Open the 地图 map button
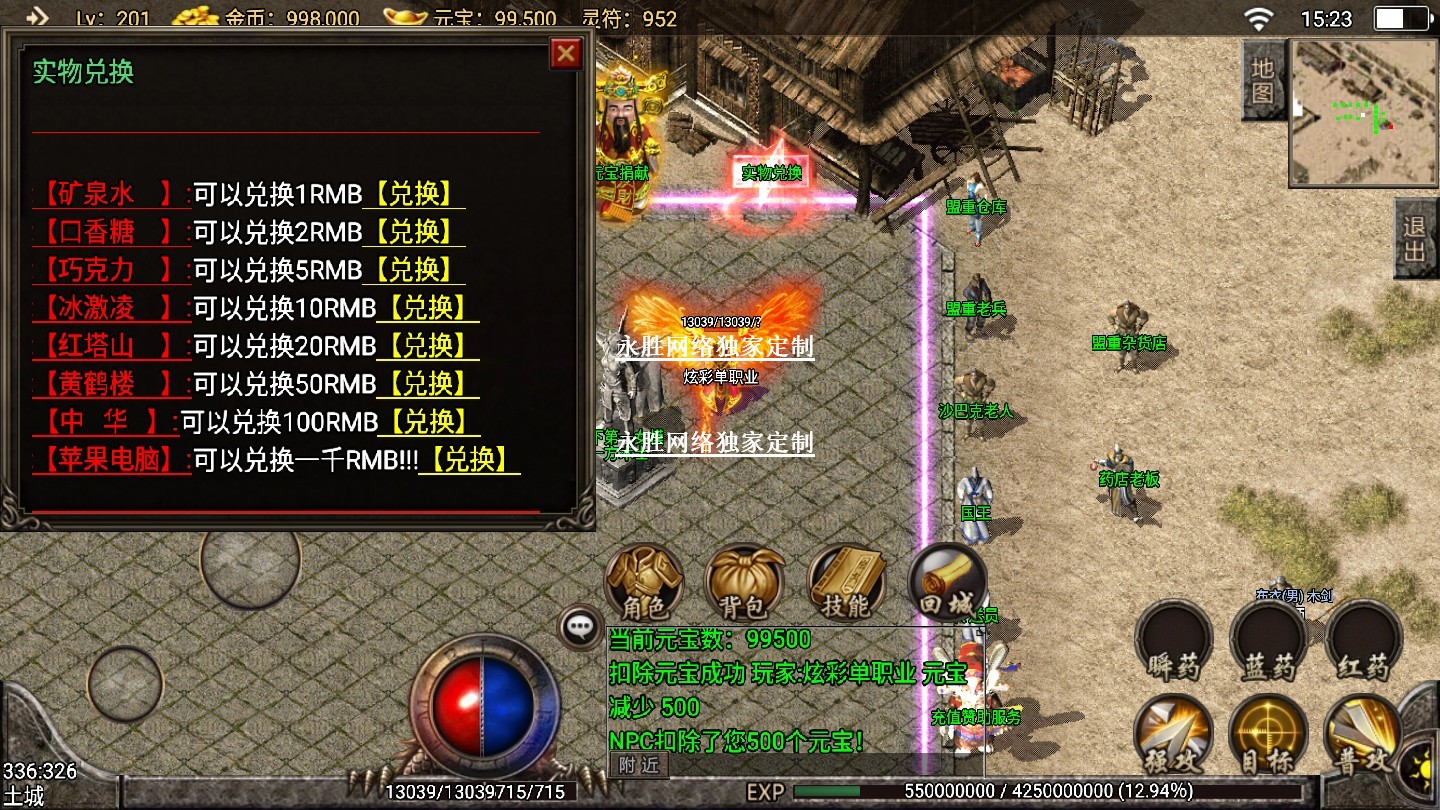 [x=1262, y=81]
